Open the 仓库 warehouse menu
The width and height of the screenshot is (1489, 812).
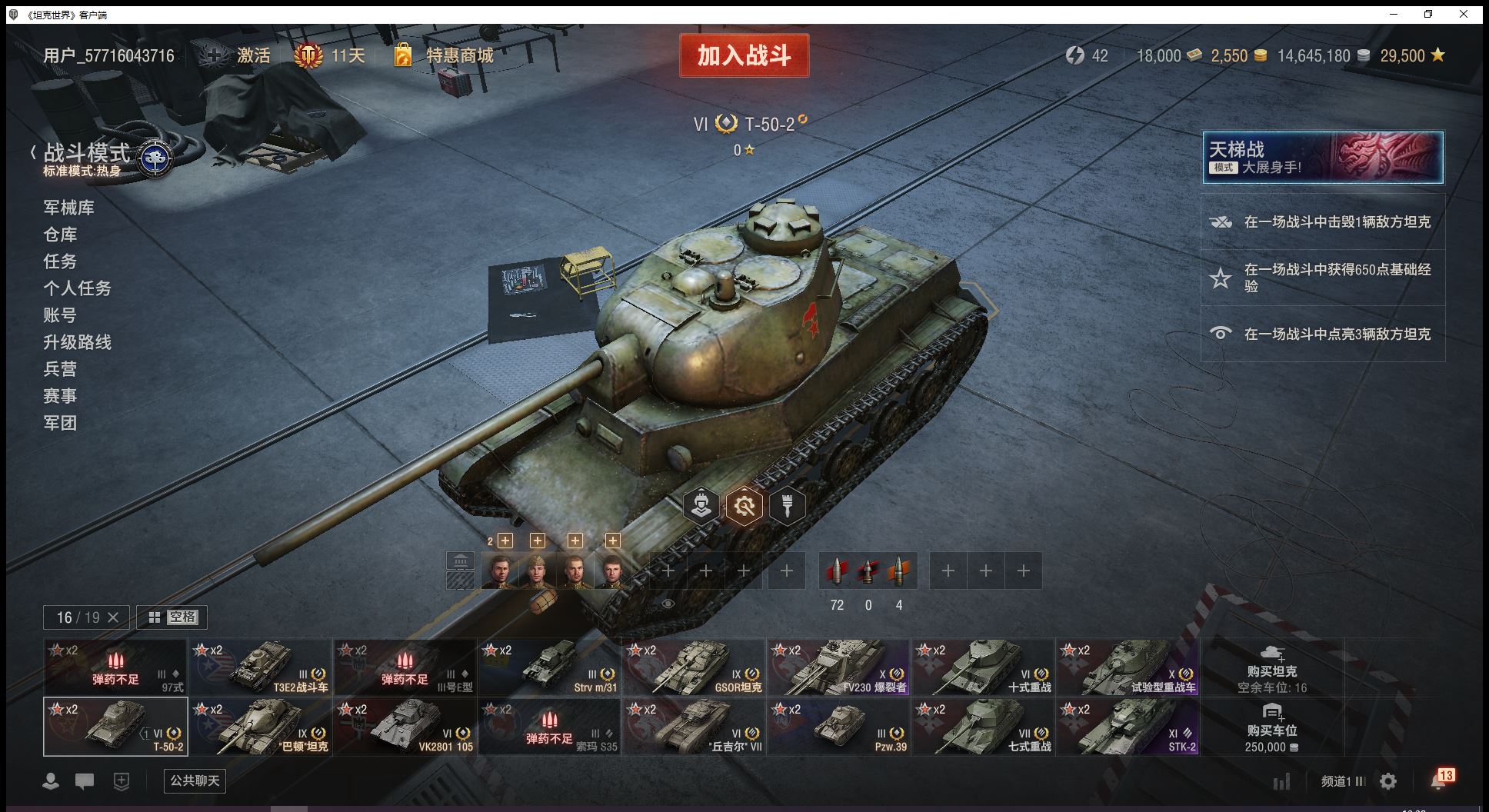(60, 235)
